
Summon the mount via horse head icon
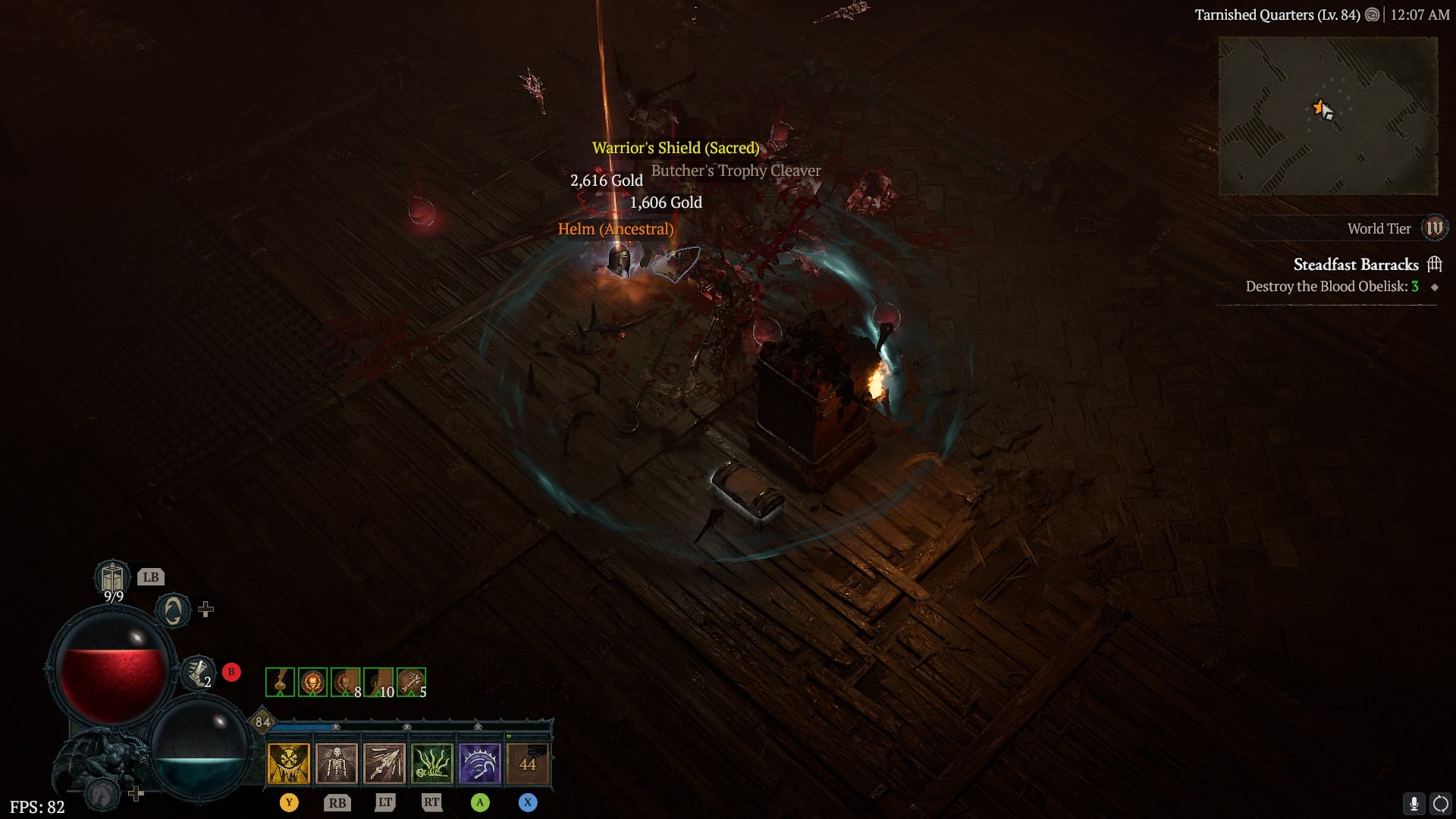click(103, 794)
